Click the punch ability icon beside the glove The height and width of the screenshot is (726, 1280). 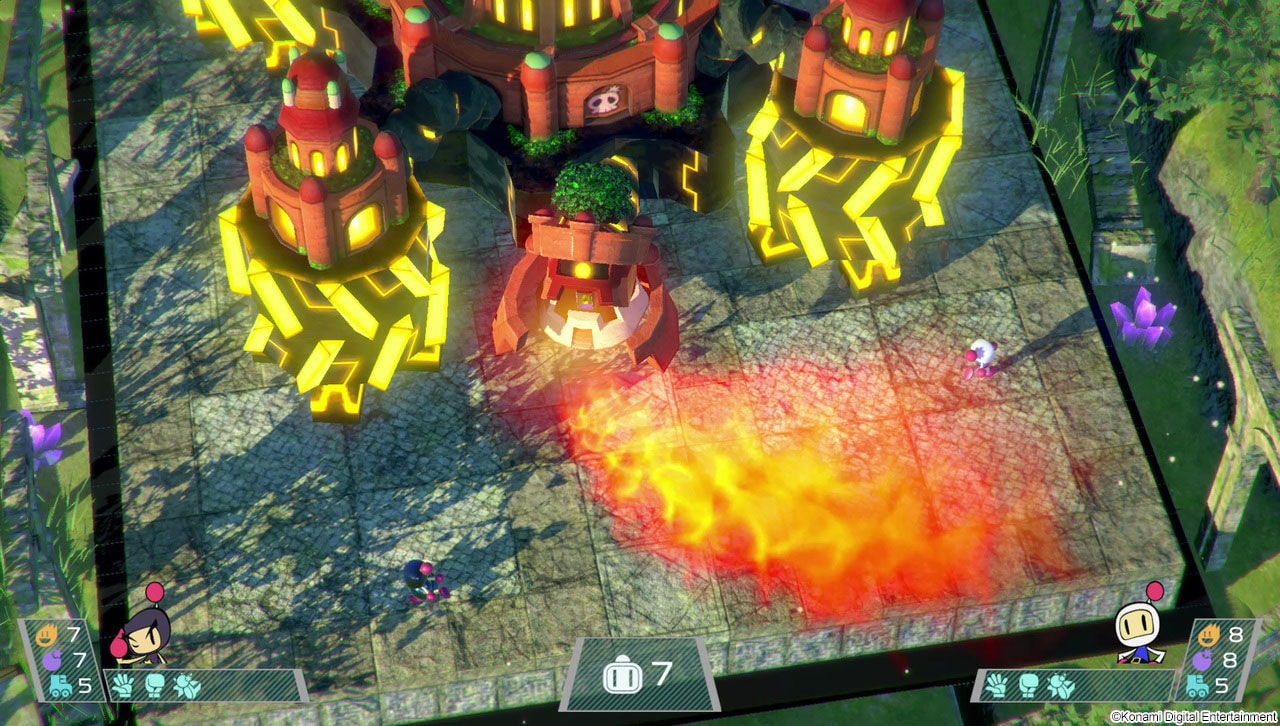(154, 685)
